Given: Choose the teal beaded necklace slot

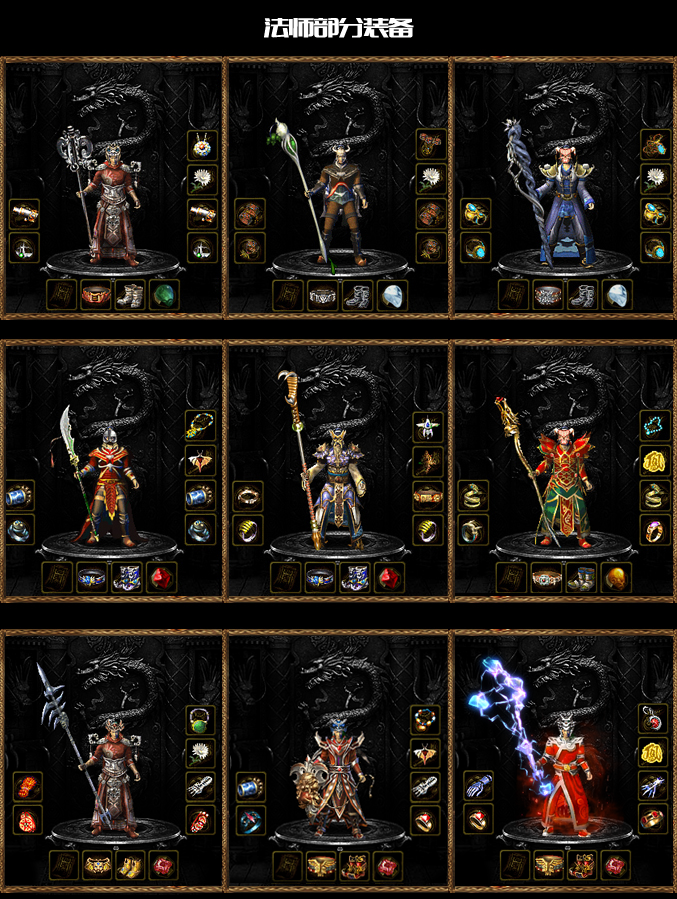Looking at the screenshot, I should [x=654, y=426].
